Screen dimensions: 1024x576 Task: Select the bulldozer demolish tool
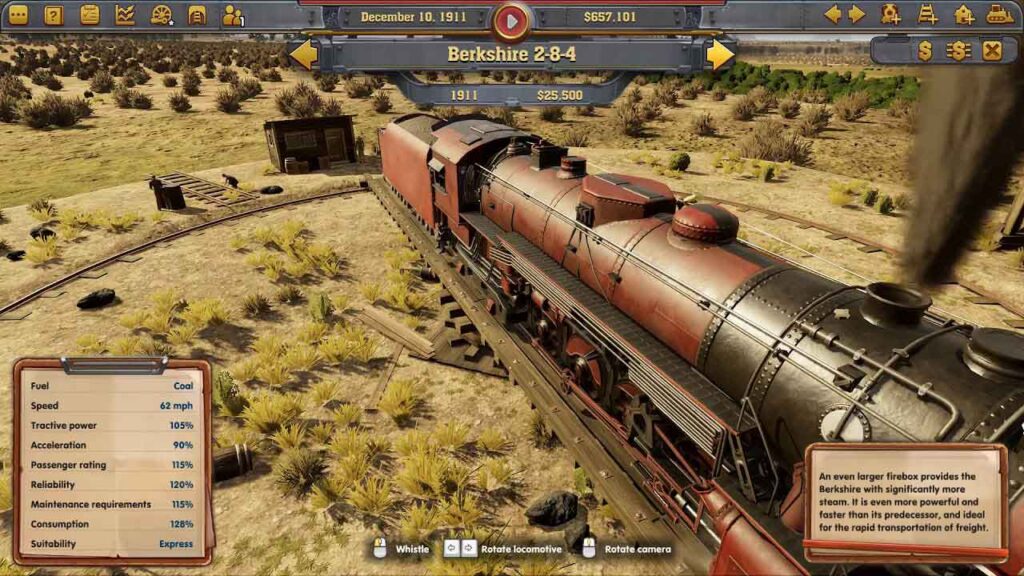pyautogui.click(x=1000, y=14)
